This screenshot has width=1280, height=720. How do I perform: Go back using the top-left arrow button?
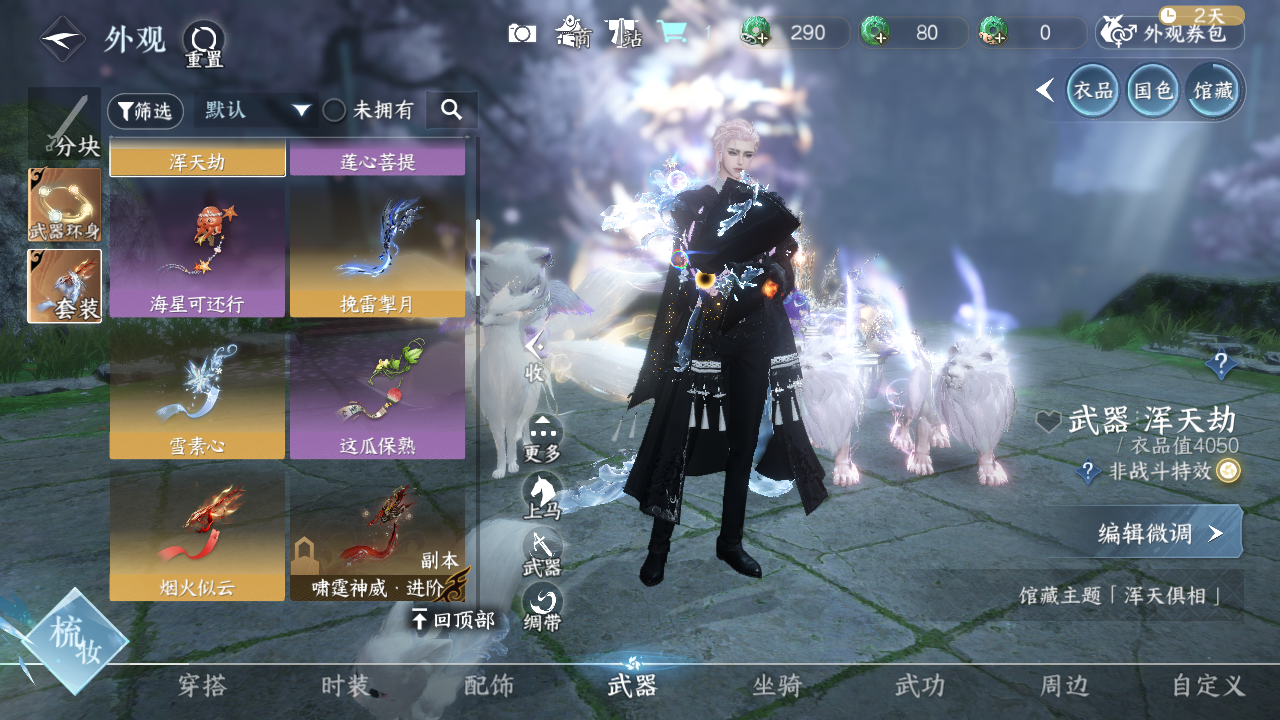(x=62, y=39)
